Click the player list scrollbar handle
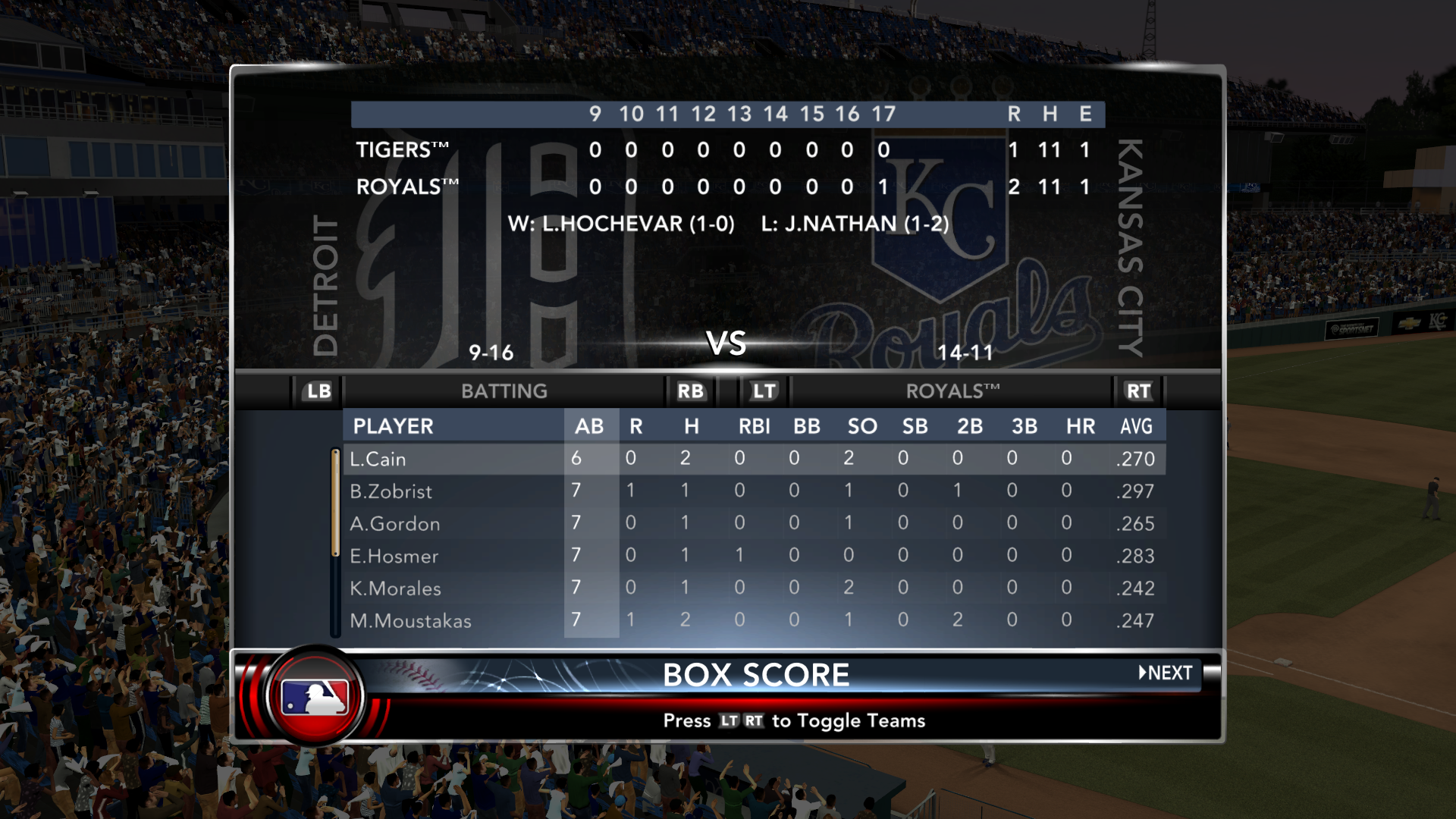1456x819 pixels. pos(335,504)
